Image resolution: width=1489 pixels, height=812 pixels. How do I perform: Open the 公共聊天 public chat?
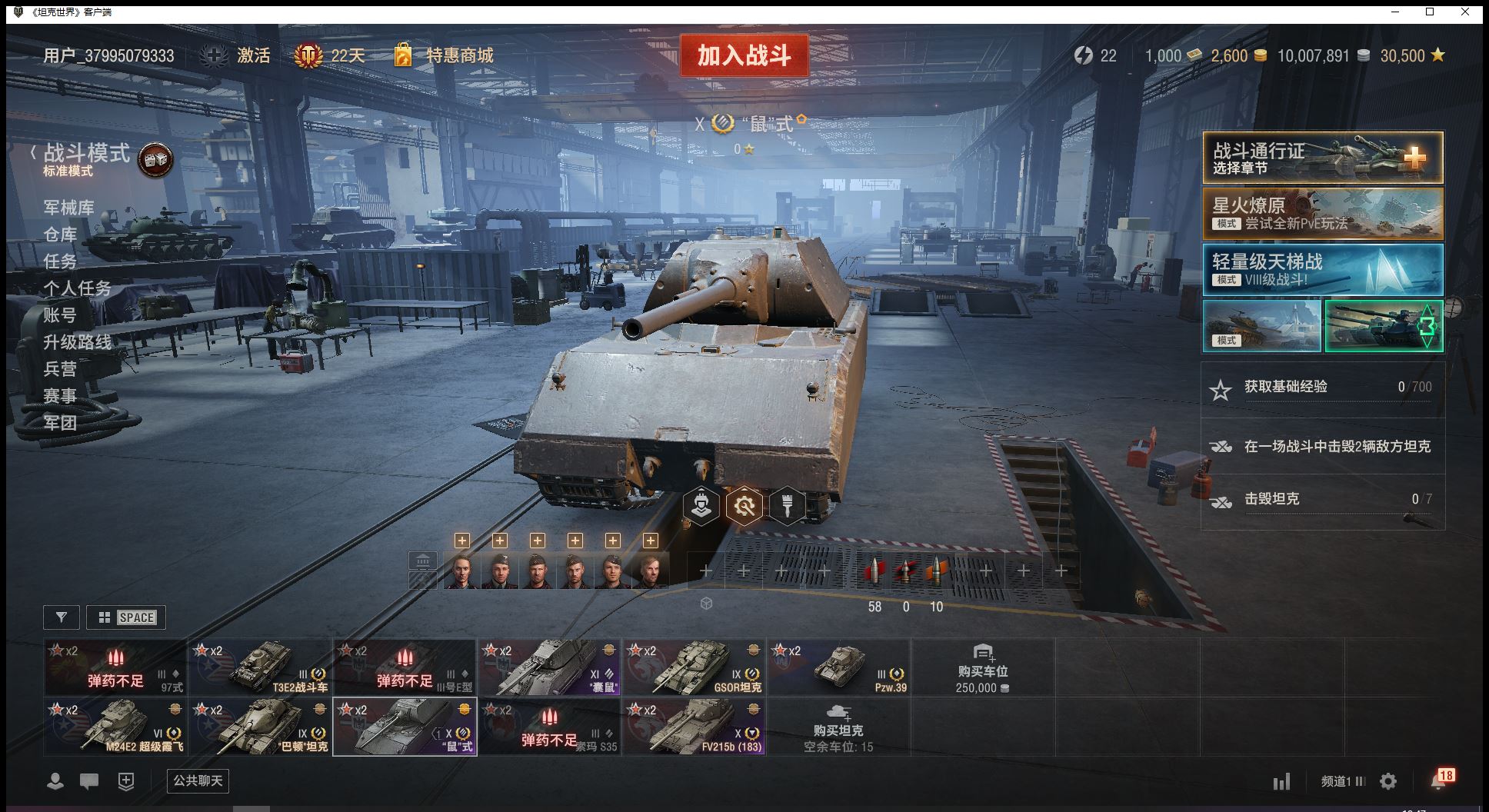[x=198, y=781]
